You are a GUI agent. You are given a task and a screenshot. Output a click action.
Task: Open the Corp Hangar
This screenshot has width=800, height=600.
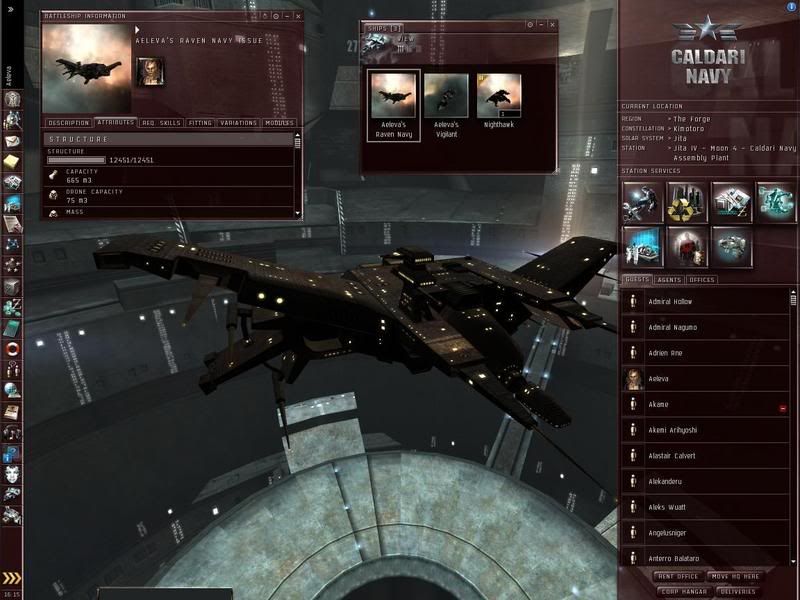[x=682, y=591]
